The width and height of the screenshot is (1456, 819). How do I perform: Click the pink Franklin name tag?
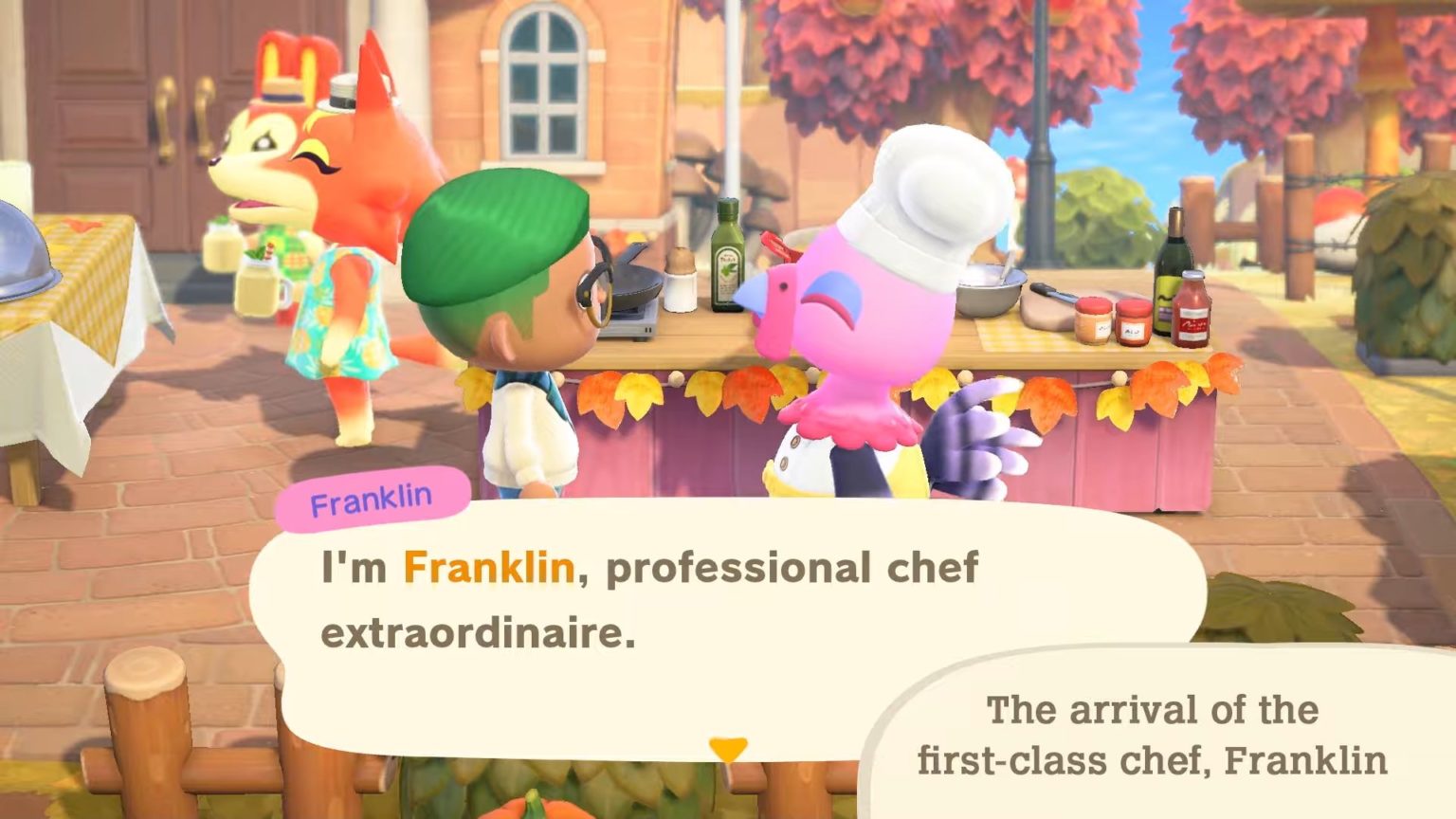pyautogui.click(x=373, y=495)
